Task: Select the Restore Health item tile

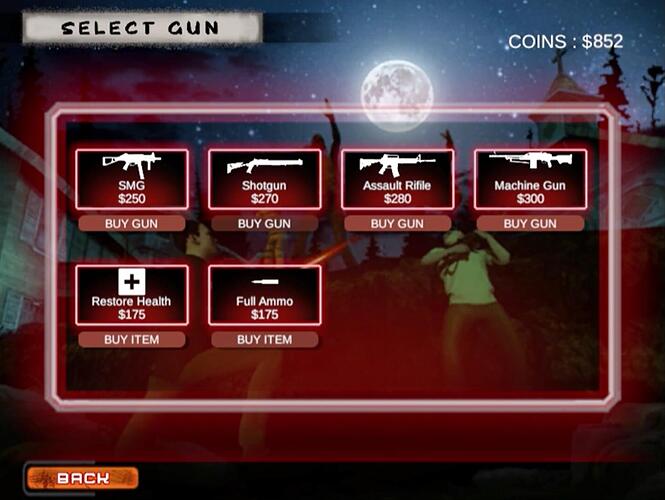Action: pos(132,295)
